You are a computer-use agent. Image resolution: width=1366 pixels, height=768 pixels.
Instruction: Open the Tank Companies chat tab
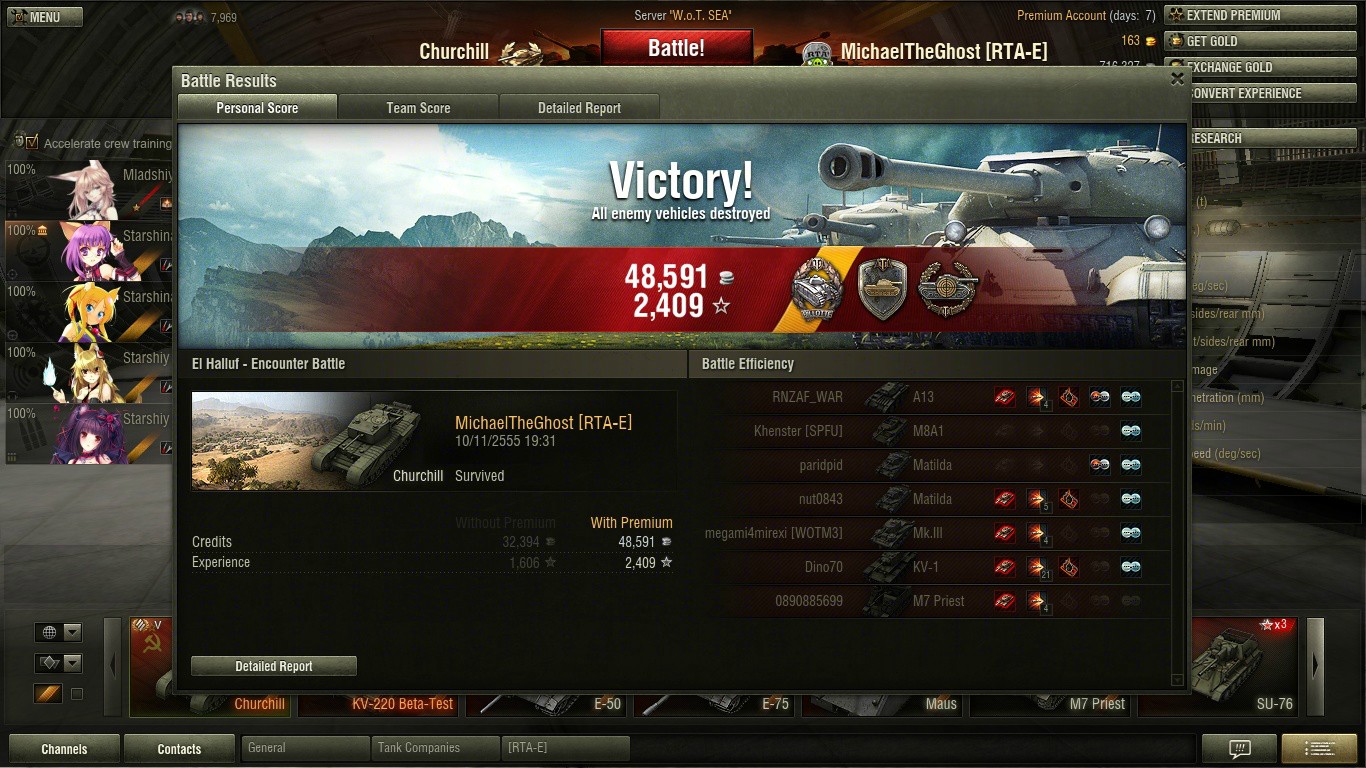tap(435, 748)
